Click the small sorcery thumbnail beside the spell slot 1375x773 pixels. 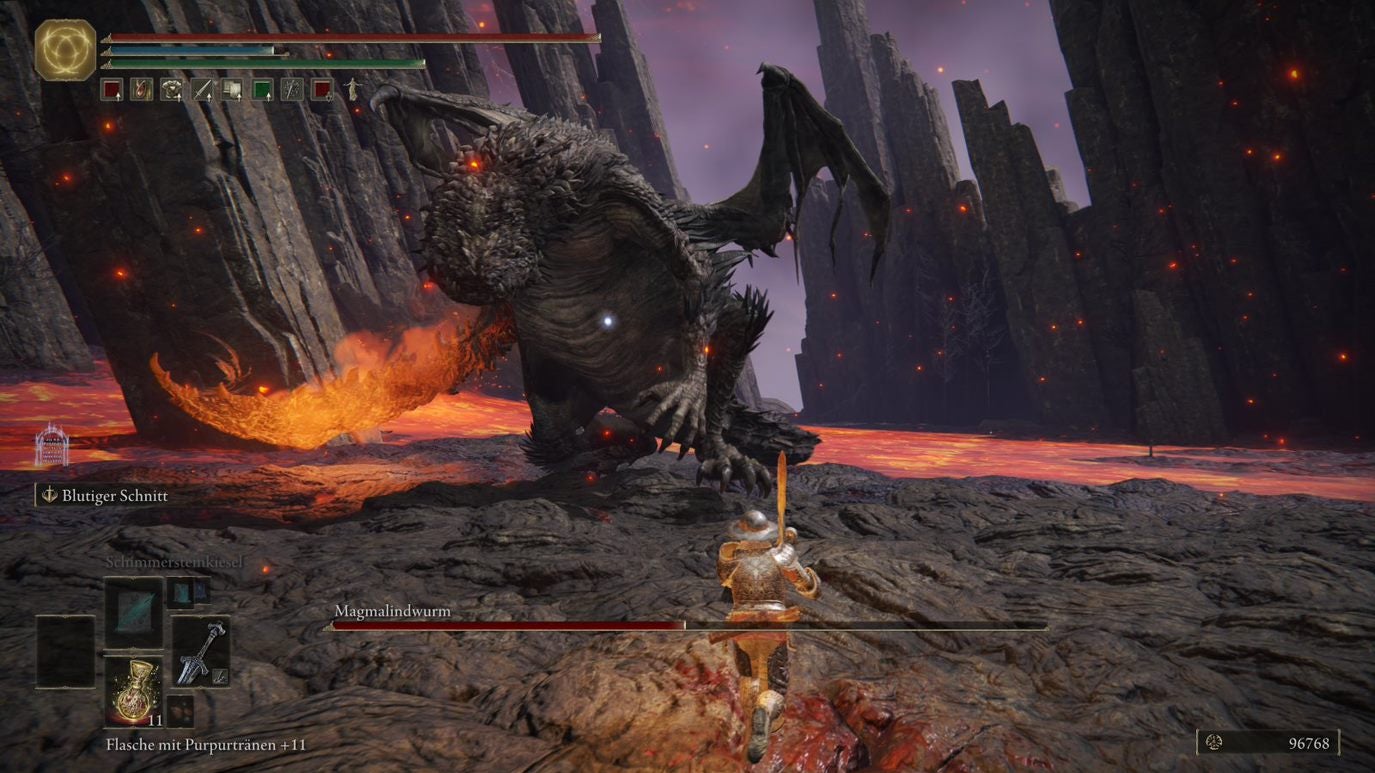point(182,594)
